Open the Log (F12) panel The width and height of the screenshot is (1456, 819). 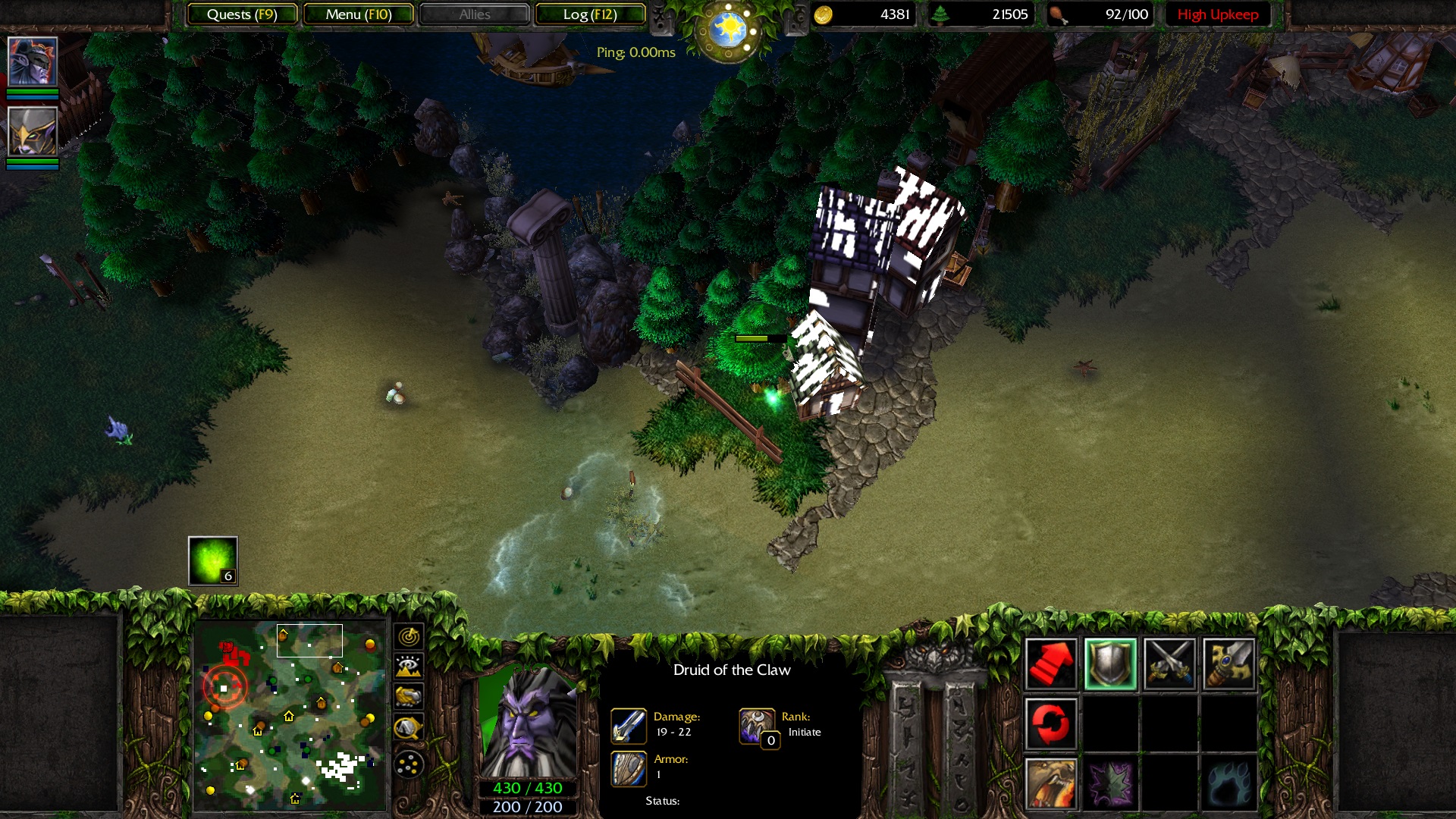coord(590,14)
